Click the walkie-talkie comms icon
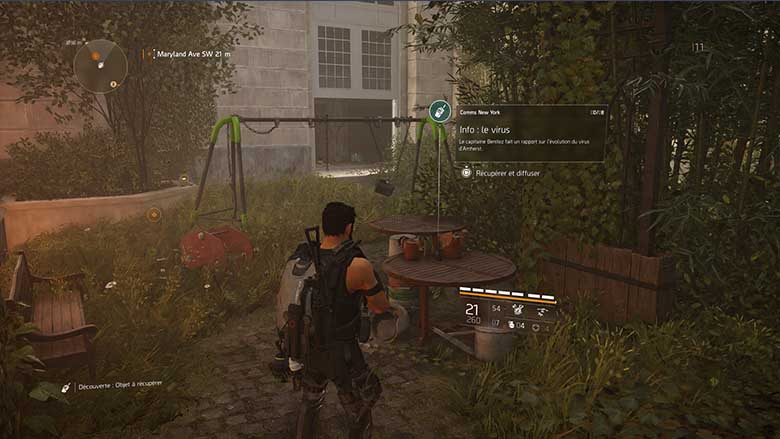 pos(438,112)
